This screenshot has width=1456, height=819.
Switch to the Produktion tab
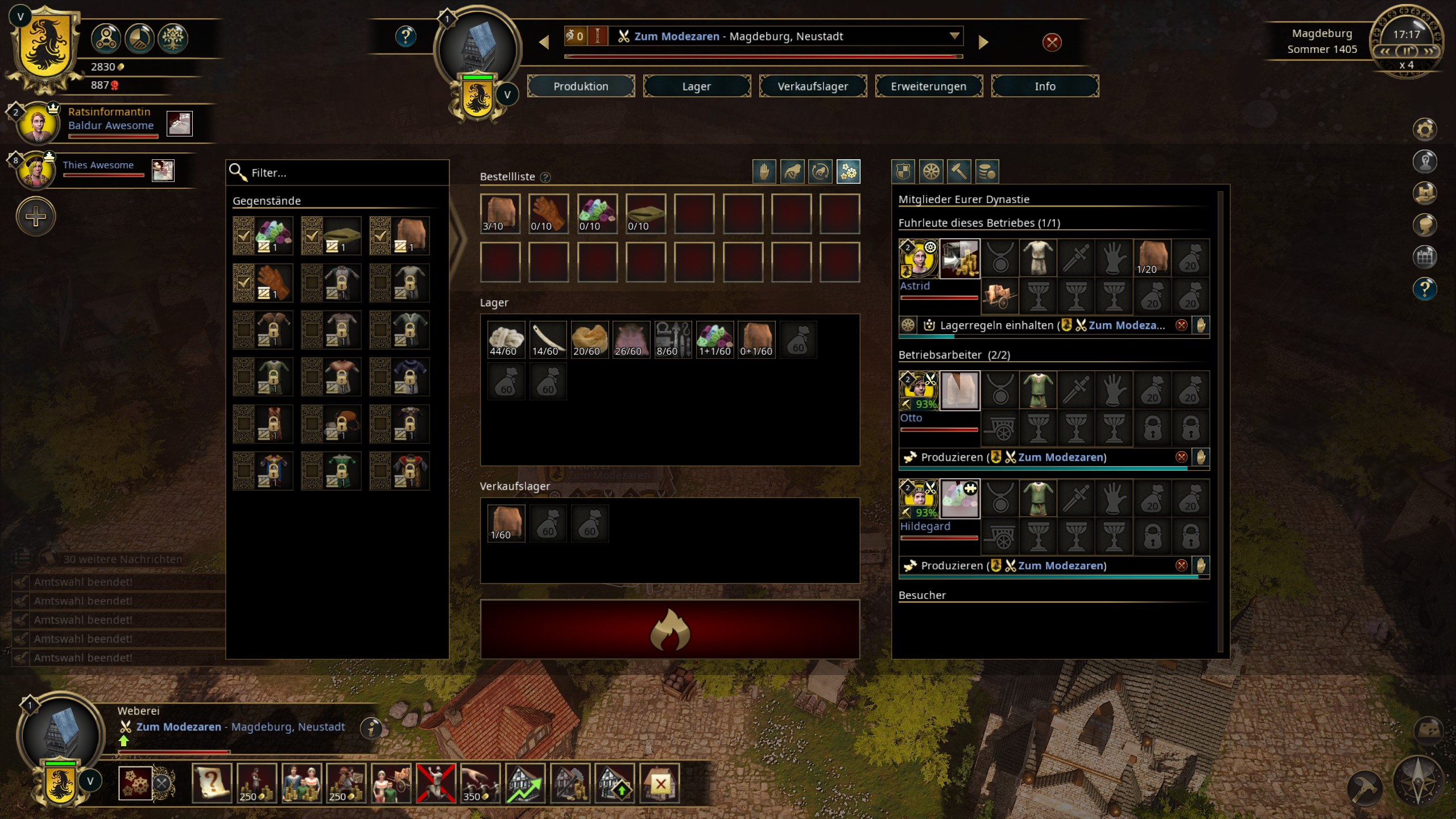point(581,86)
